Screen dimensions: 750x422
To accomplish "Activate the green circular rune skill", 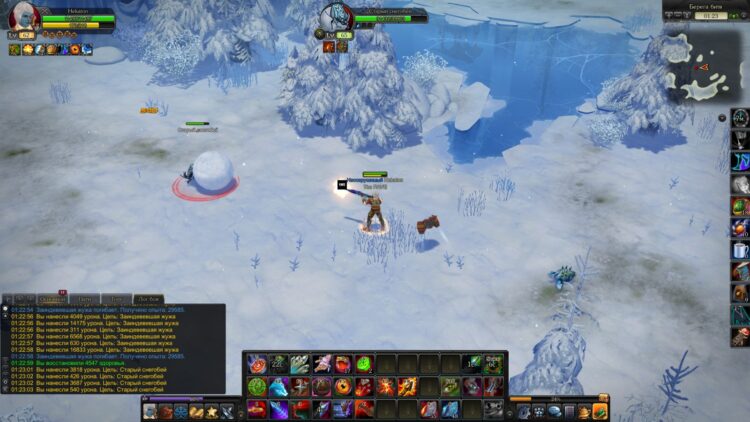I will pyautogui.click(x=257, y=386).
